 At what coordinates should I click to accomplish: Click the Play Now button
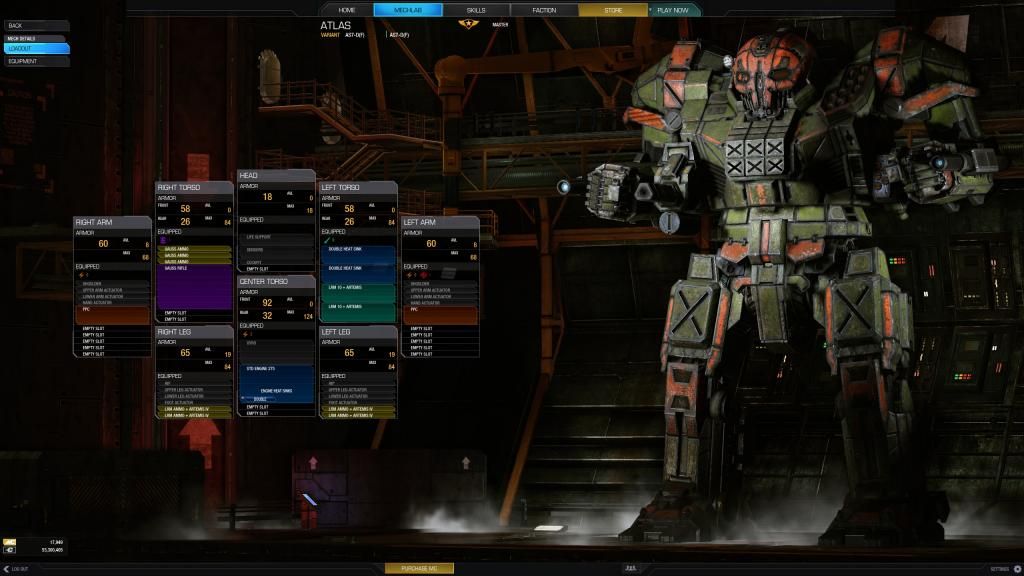point(673,10)
